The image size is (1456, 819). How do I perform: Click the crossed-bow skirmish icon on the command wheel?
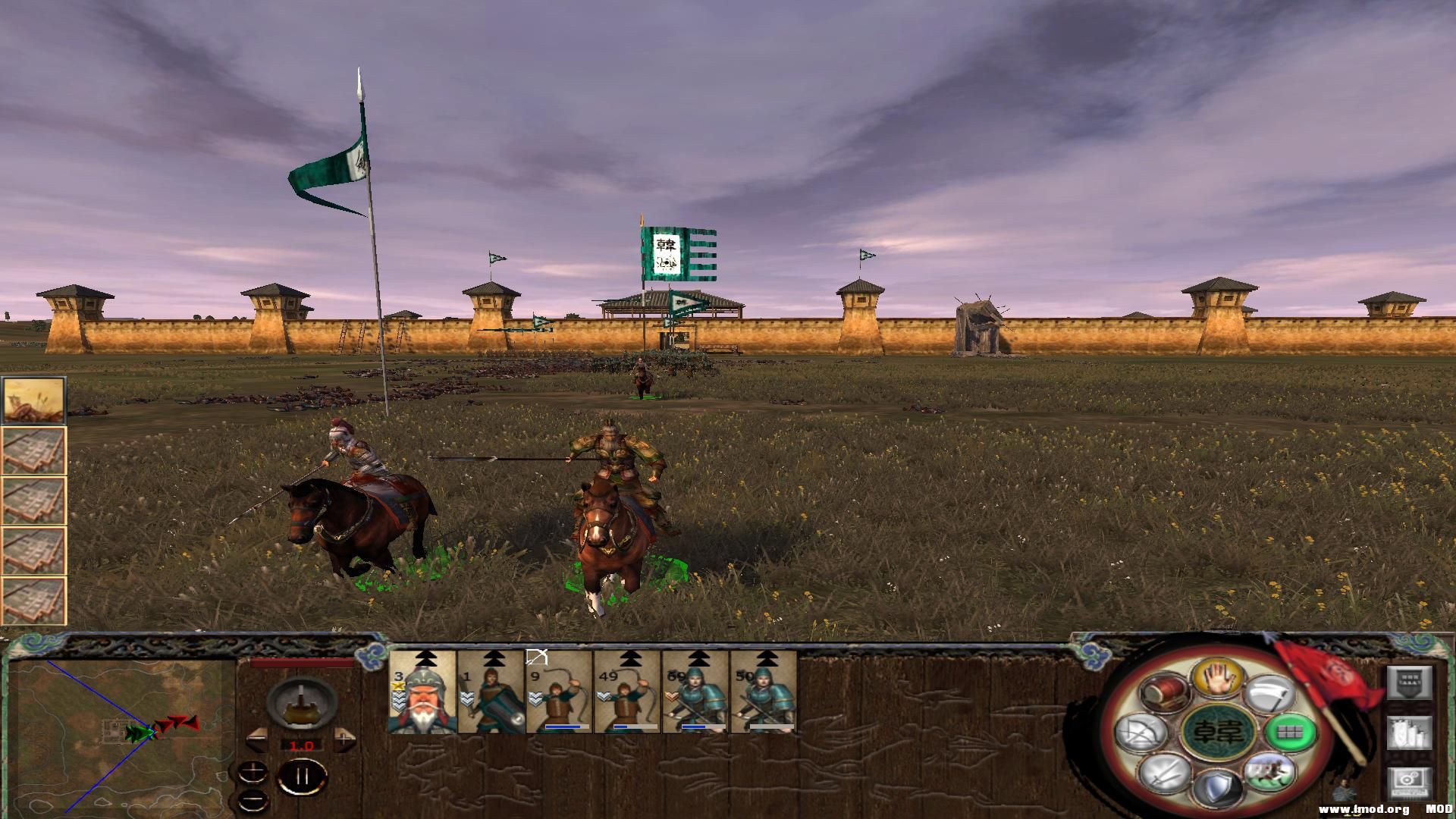click(x=1140, y=733)
